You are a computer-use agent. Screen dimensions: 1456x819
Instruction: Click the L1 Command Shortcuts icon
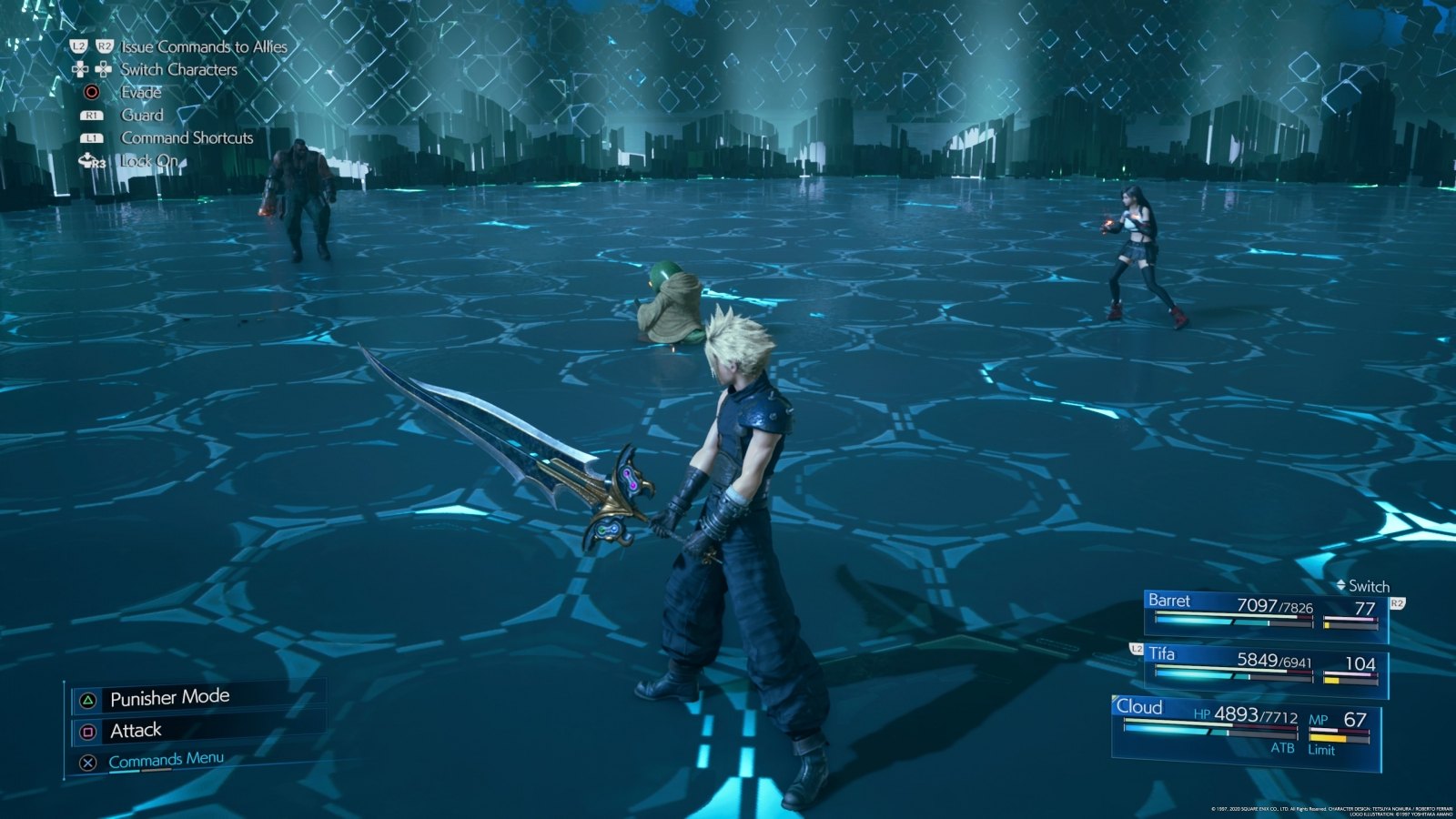90,137
